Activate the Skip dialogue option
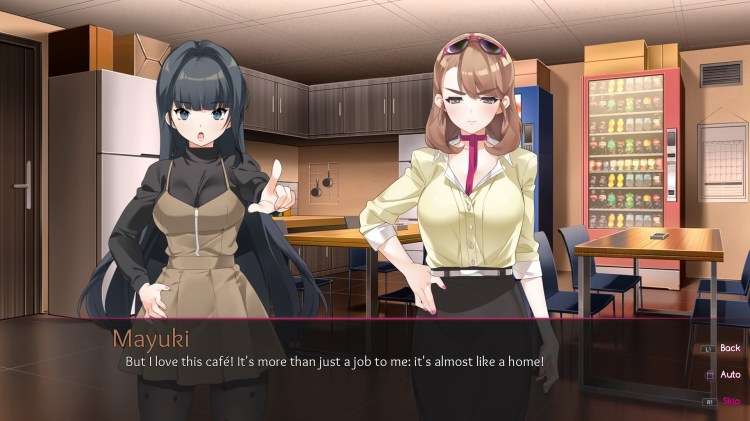 pyautogui.click(x=730, y=400)
